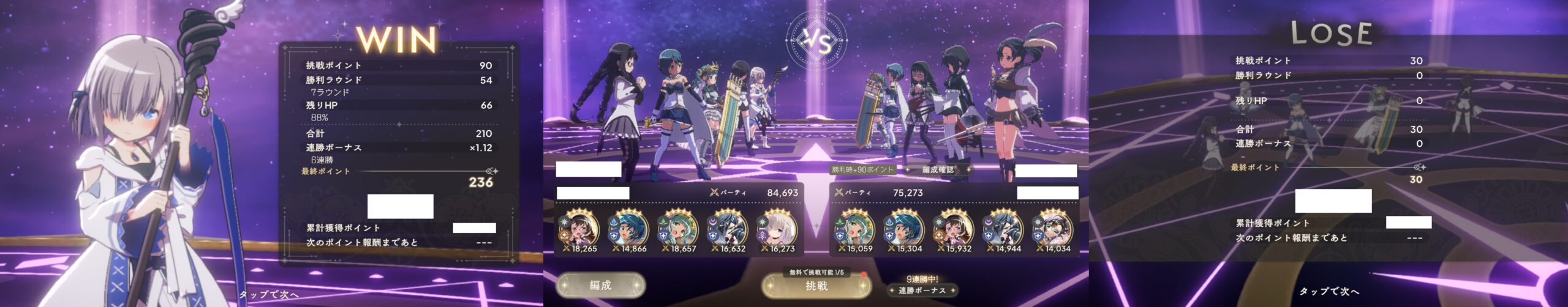Tap タップで次へ on the LOSE result screen

point(1329,291)
